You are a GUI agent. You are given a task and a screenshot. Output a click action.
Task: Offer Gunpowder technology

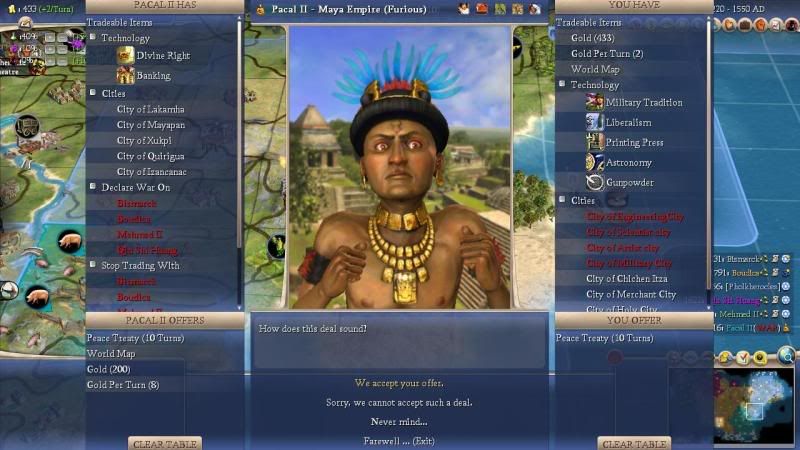(x=630, y=183)
